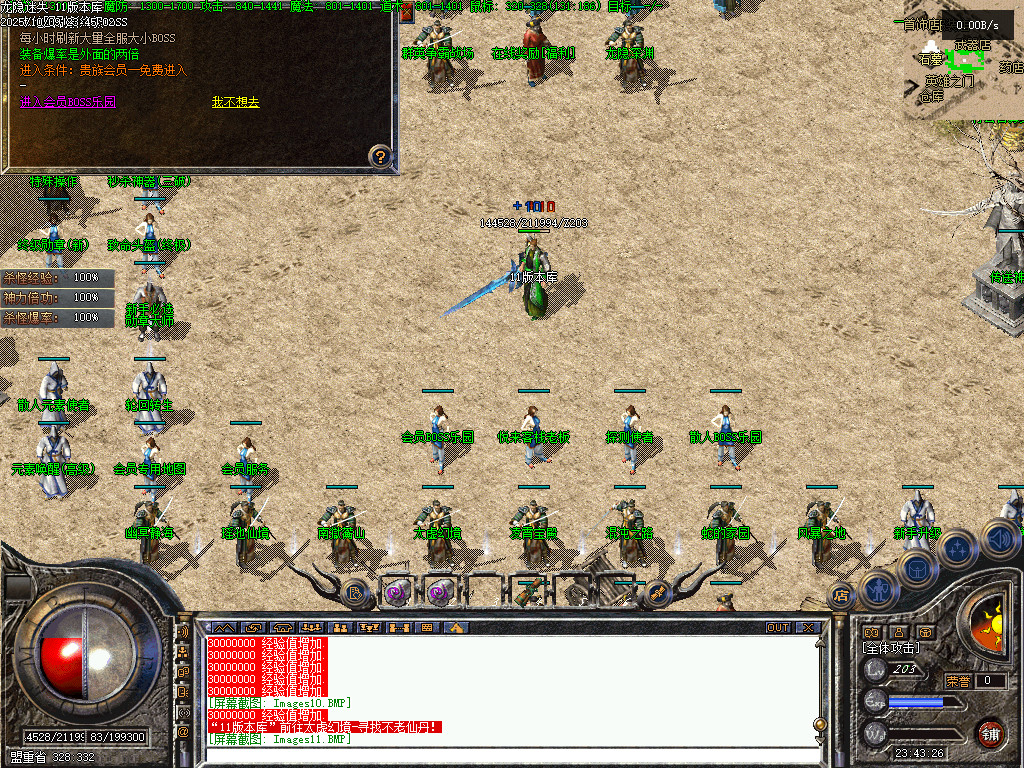Toggle the sound speaker button

pos(998,537)
